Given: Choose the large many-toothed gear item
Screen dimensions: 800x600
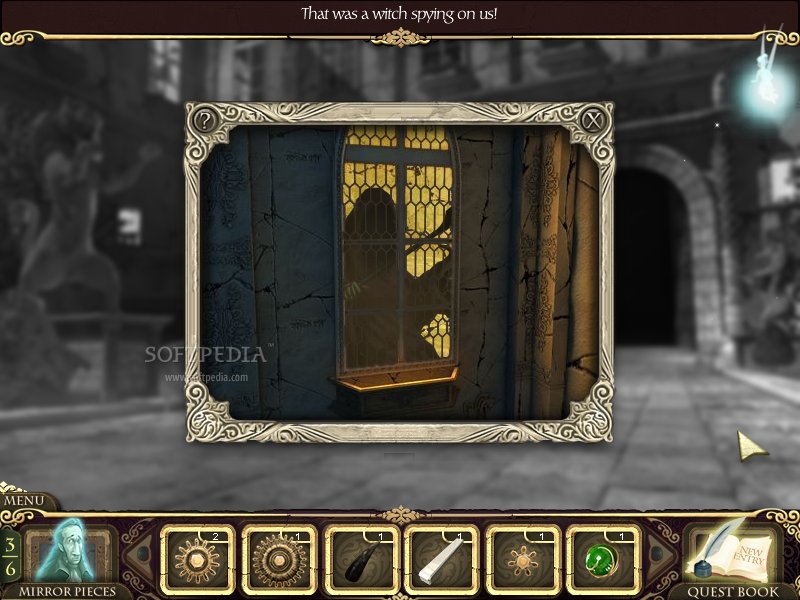Looking at the screenshot, I should 279,558.
